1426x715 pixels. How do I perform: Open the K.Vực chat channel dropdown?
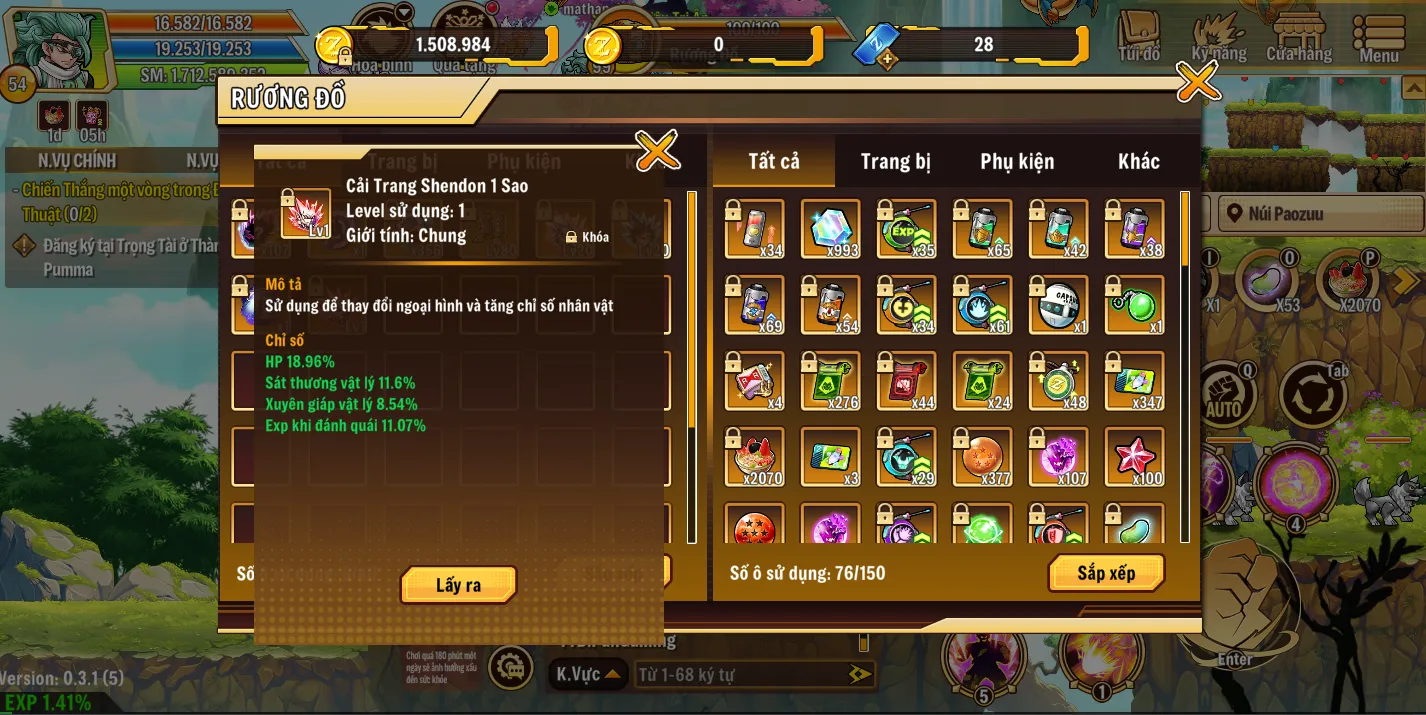[589, 674]
